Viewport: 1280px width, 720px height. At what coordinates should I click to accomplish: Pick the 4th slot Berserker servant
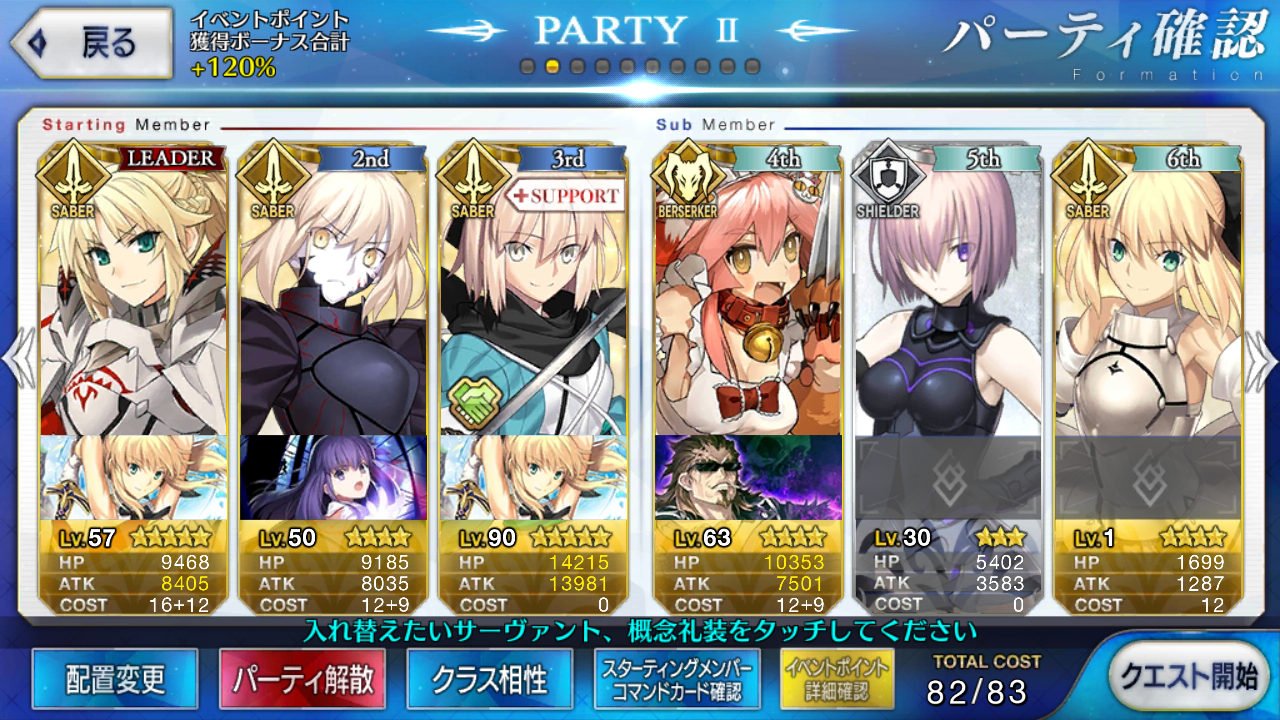748,300
